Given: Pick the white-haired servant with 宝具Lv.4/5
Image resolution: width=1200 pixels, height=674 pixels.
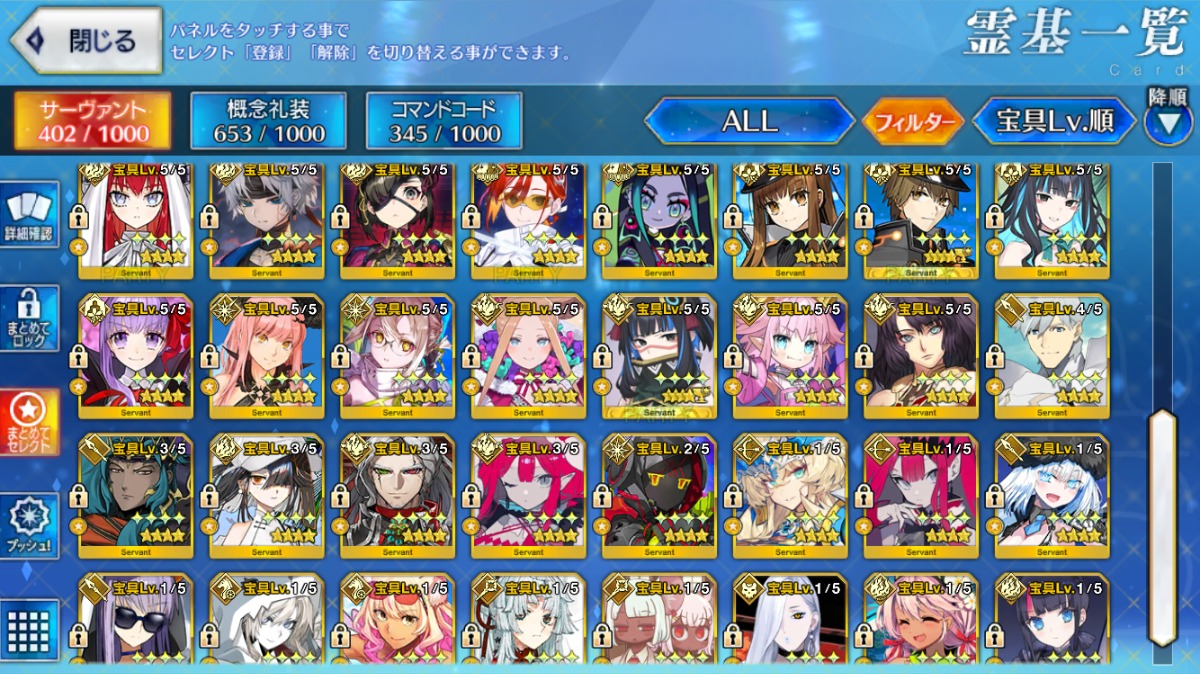Looking at the screenshot, I should 1052,355.
